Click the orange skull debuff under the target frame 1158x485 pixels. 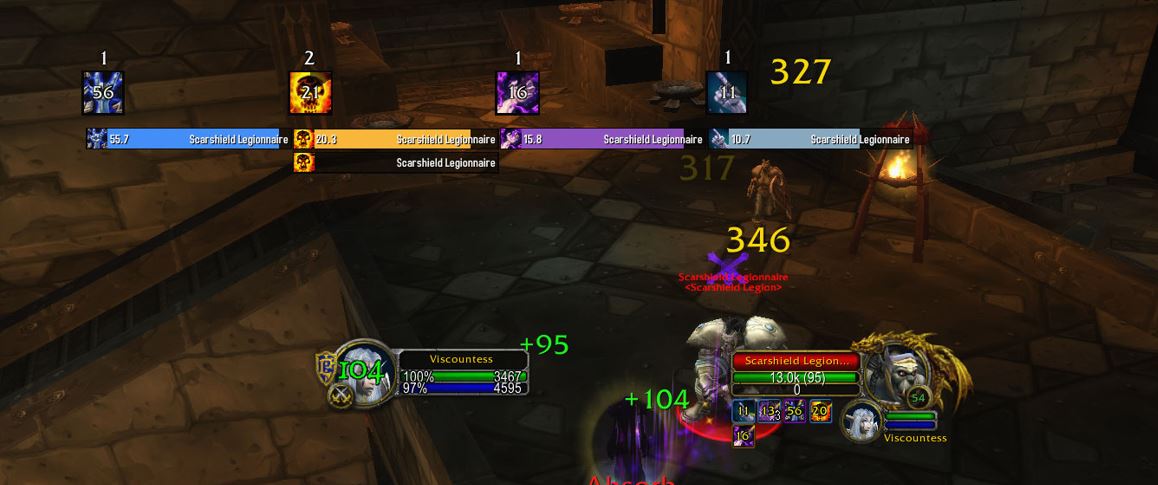[x=820, y=411]
